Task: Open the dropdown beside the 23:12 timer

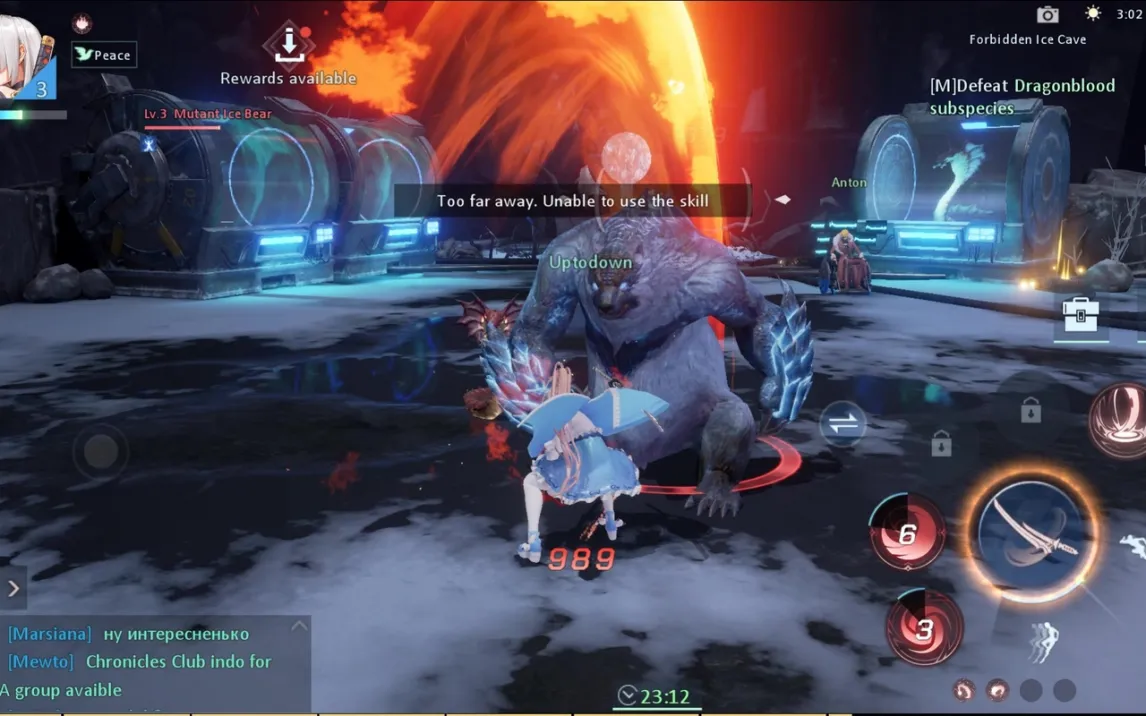Action: click(628, 695)
